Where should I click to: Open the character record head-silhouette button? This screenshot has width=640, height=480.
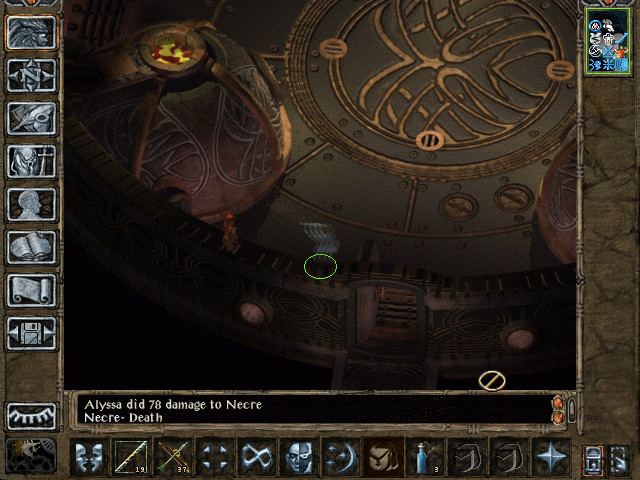(x=32, y=204)
